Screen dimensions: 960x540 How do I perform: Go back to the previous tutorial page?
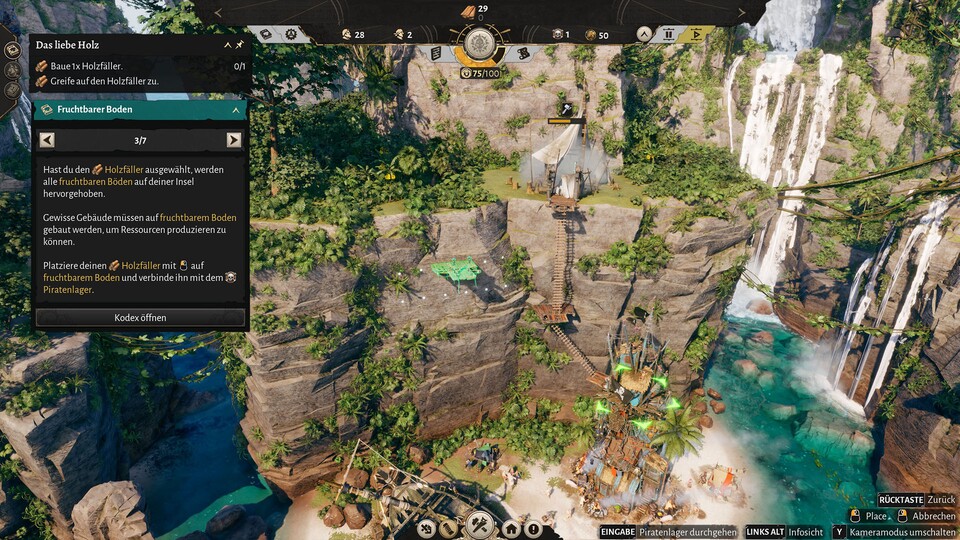click(46, 140)
